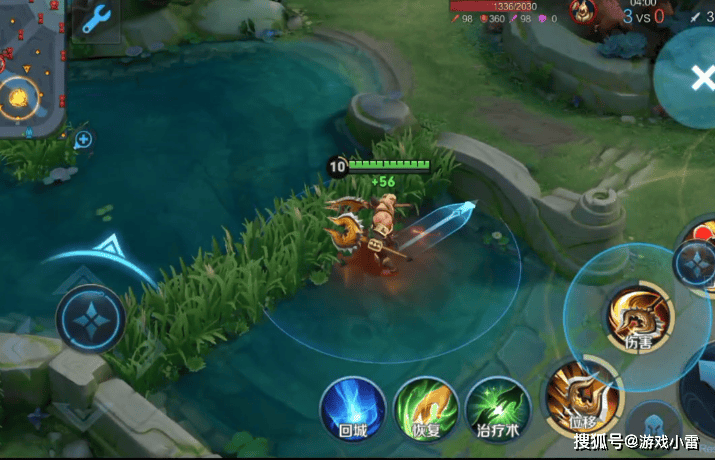Activate the 位移 dash ability
Viewport: 715px width, 460px height.
point(582,393)
